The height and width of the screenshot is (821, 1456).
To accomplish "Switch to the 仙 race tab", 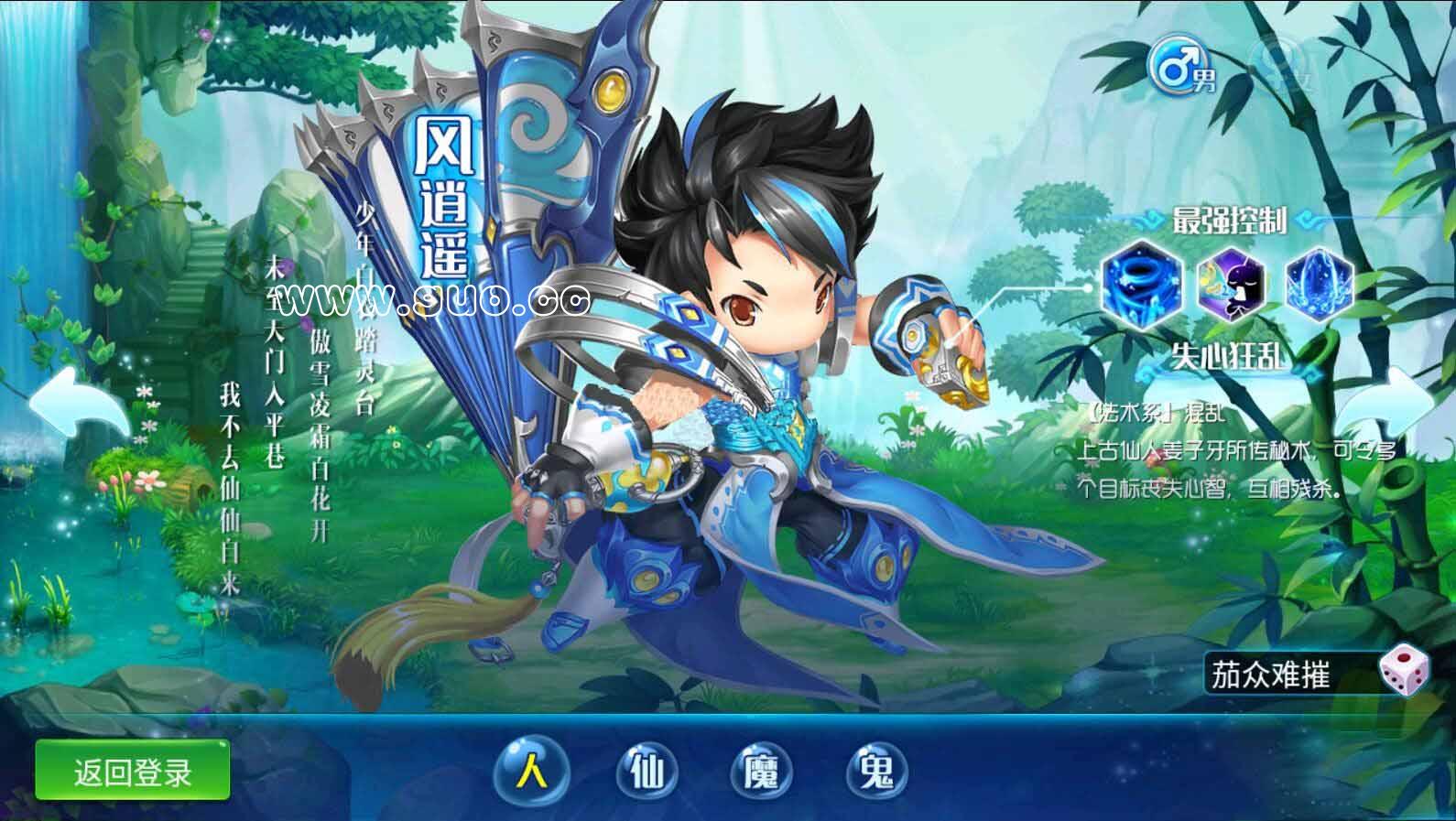I will (x=647, y=772).
